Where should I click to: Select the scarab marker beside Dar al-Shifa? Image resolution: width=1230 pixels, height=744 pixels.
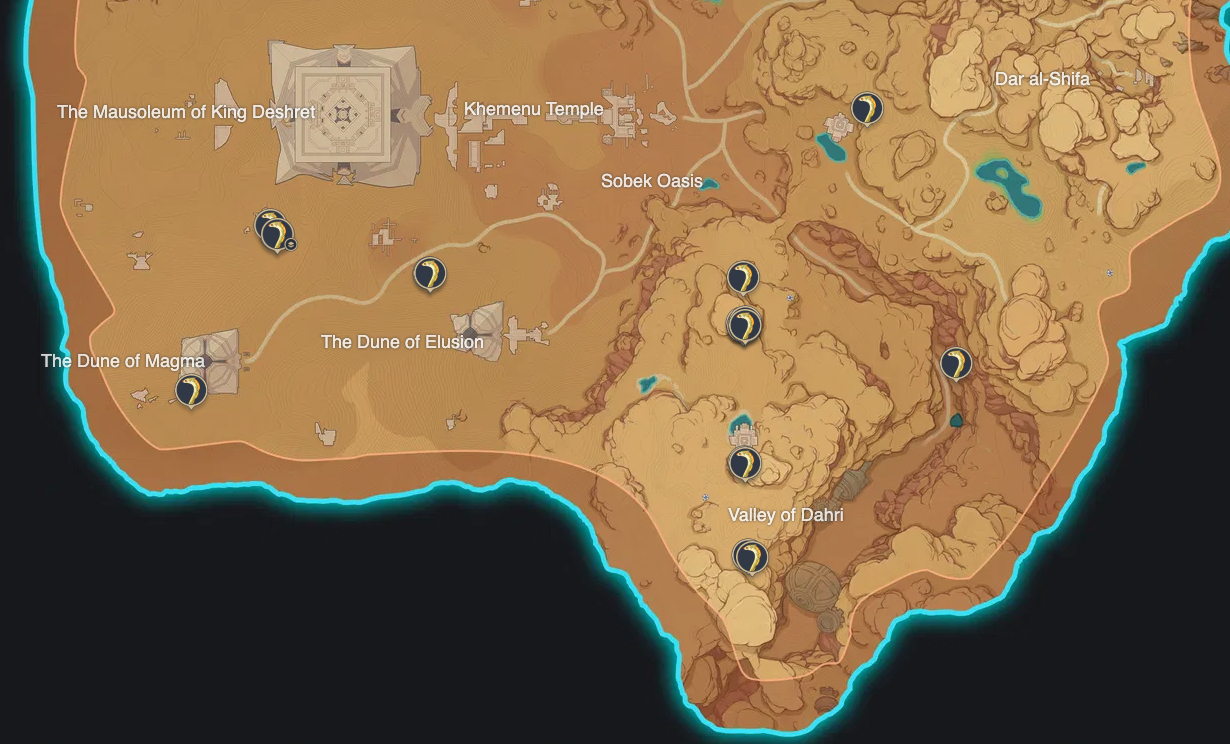click(x=866, y=108)
